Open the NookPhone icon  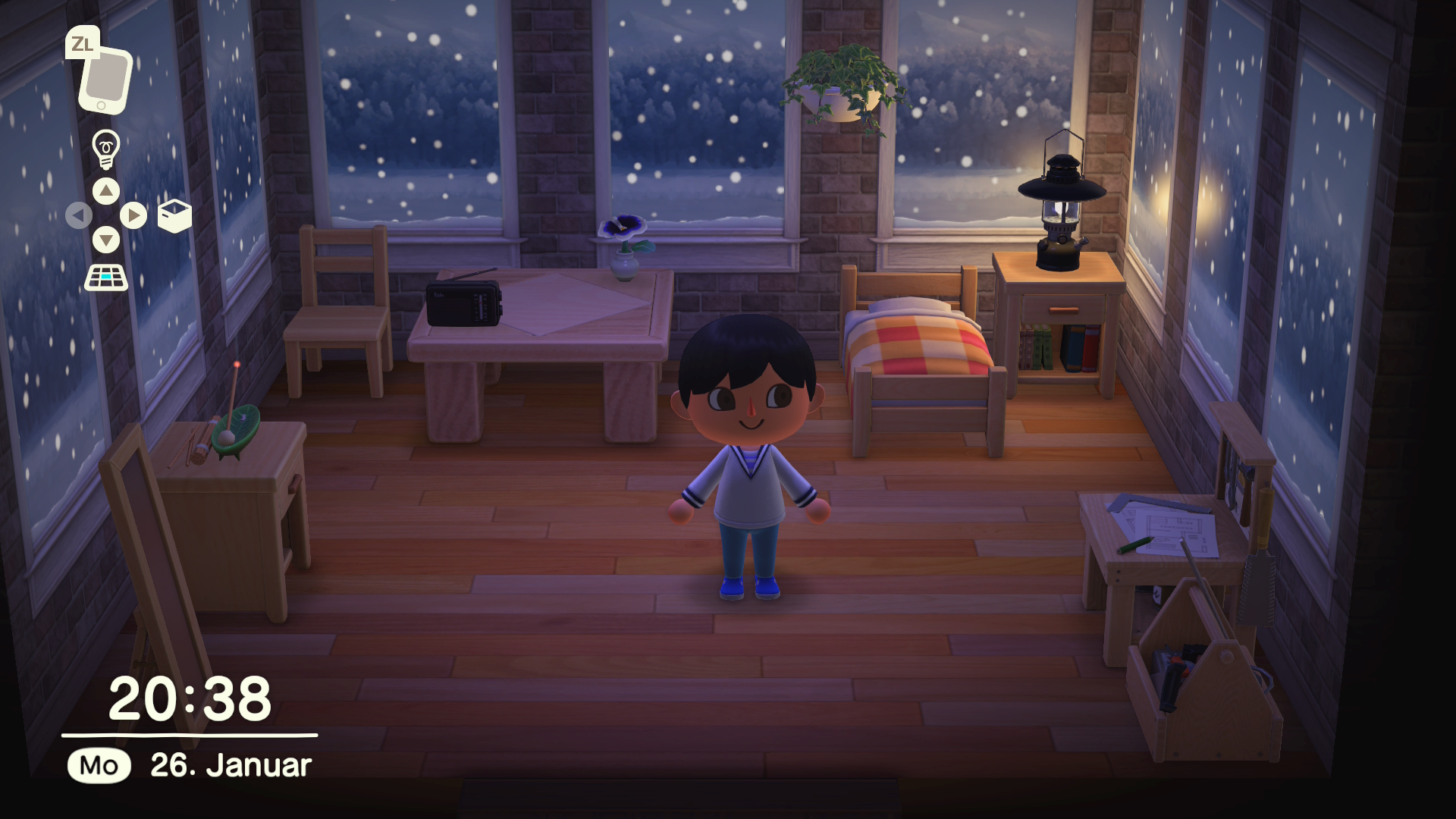click(x=105, y=80)
